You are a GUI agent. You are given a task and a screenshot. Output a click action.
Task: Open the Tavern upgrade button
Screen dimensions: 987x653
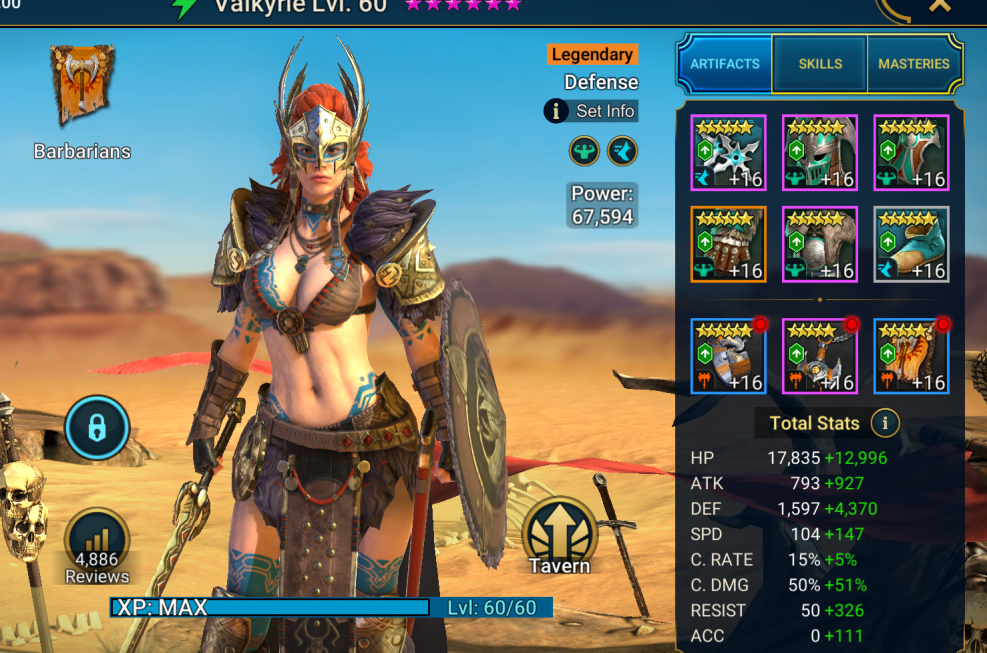(x=559, y=537)
